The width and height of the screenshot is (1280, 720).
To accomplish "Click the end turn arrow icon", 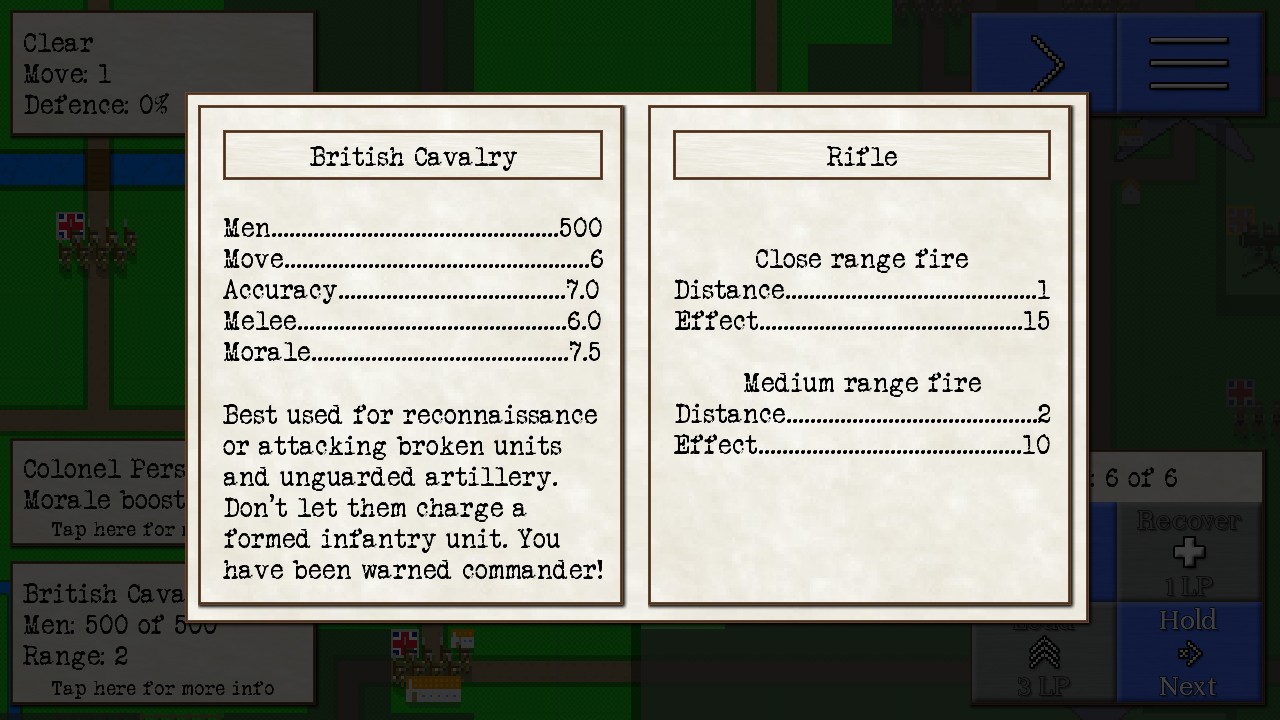I will (1046, 62).
